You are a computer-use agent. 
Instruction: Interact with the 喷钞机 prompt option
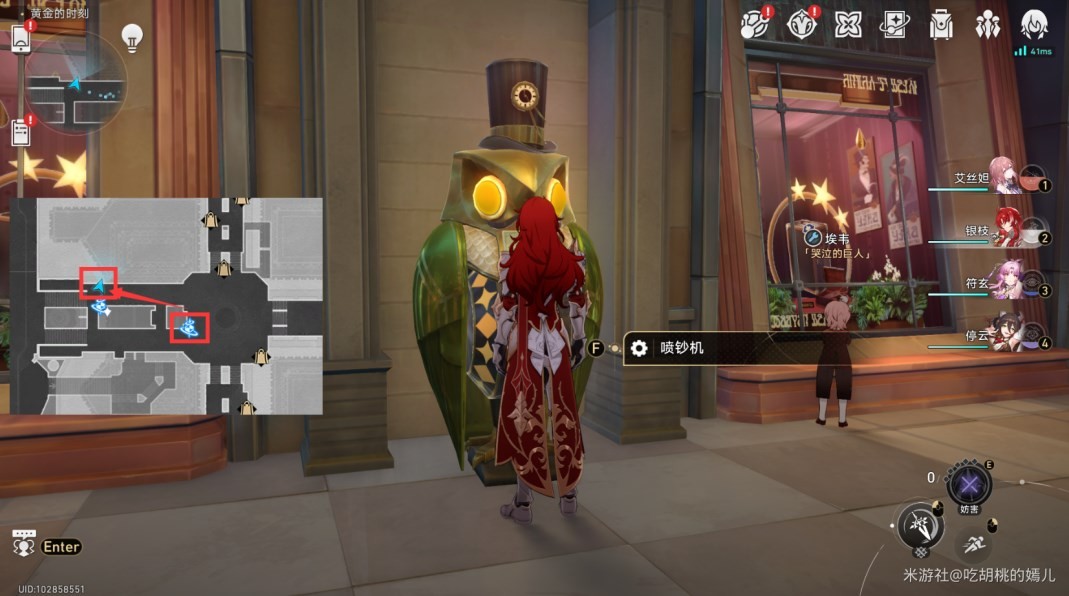pos(668,348)
